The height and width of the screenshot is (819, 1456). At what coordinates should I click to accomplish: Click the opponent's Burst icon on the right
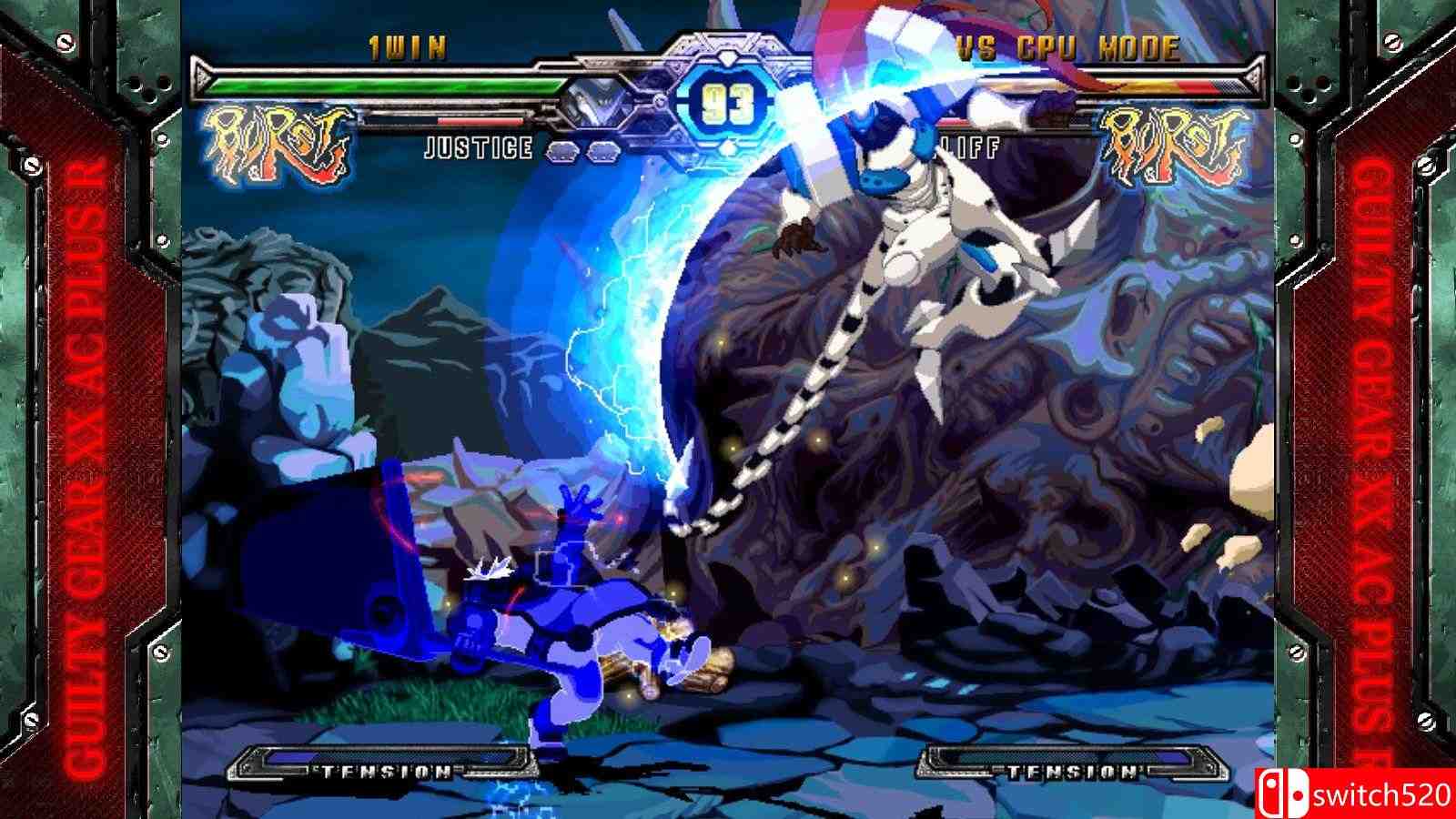(1173, 144)
